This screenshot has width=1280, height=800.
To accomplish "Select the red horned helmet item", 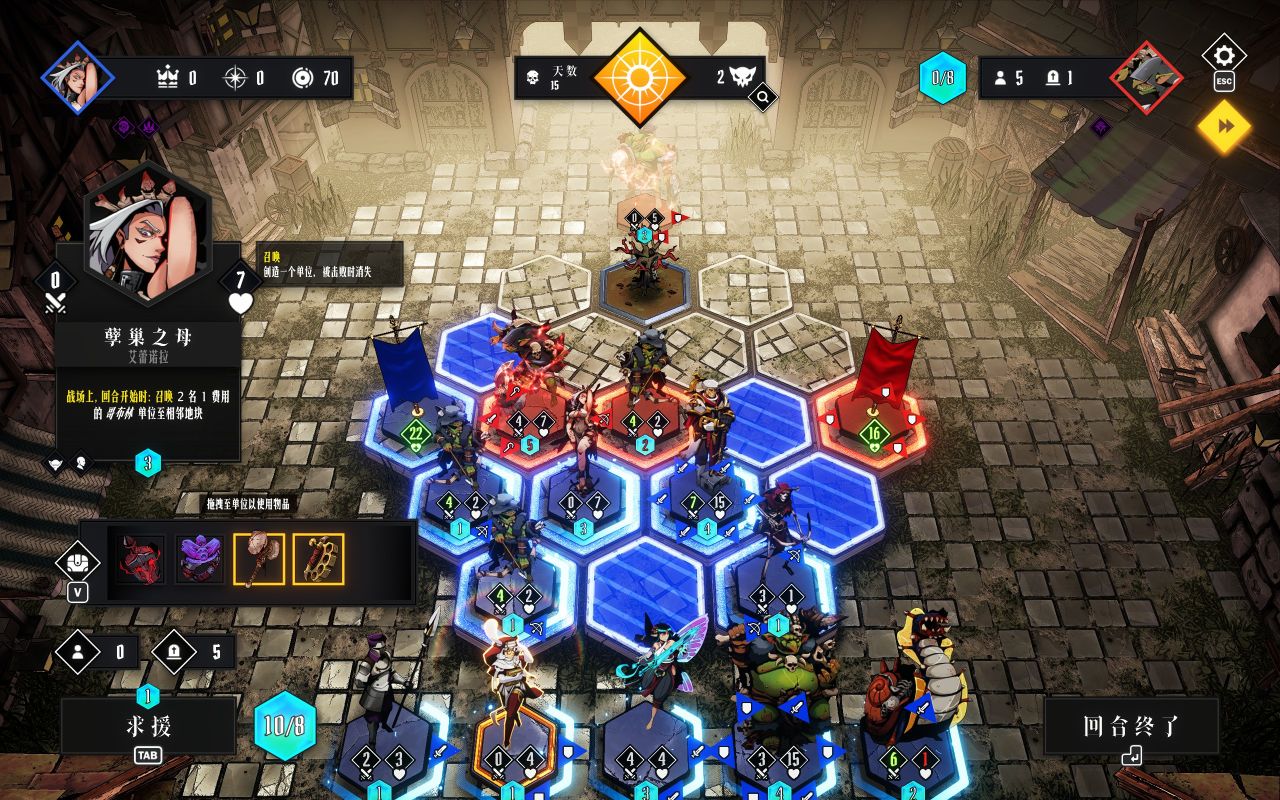I will 141,559.
